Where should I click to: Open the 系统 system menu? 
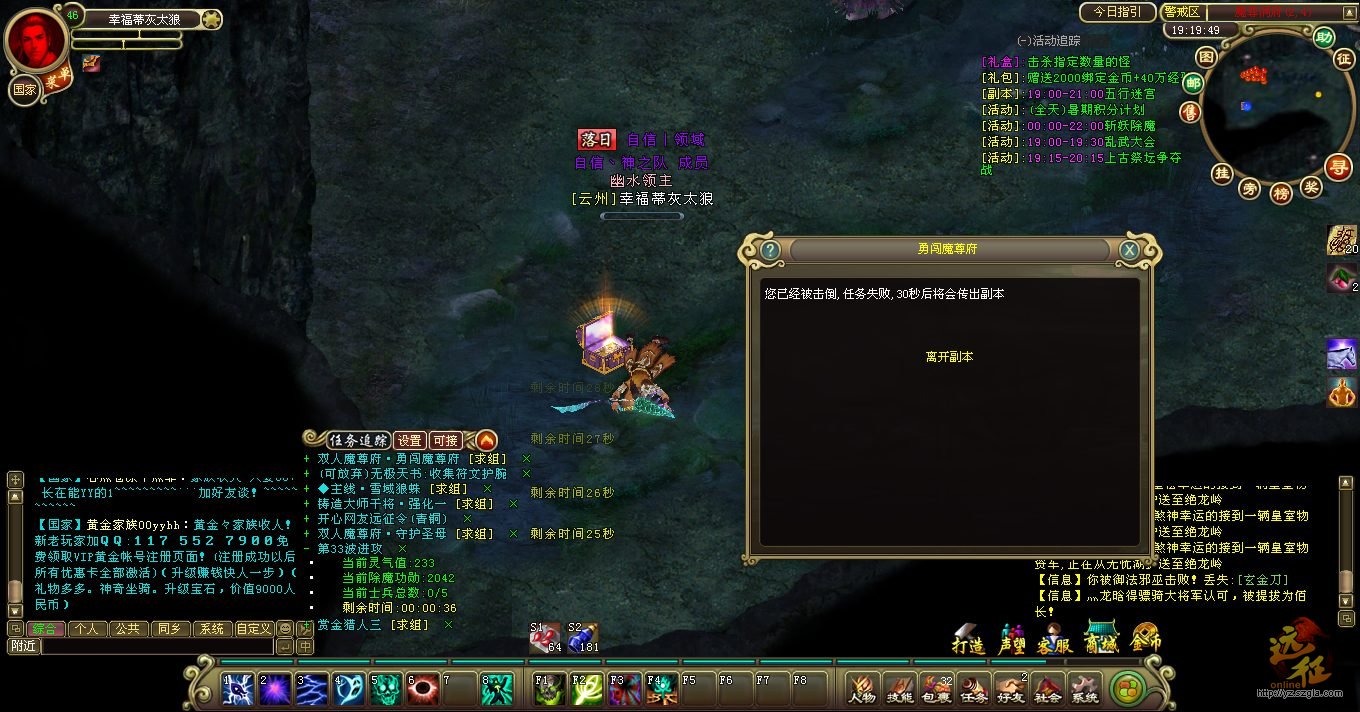[x=1084, y=689]
